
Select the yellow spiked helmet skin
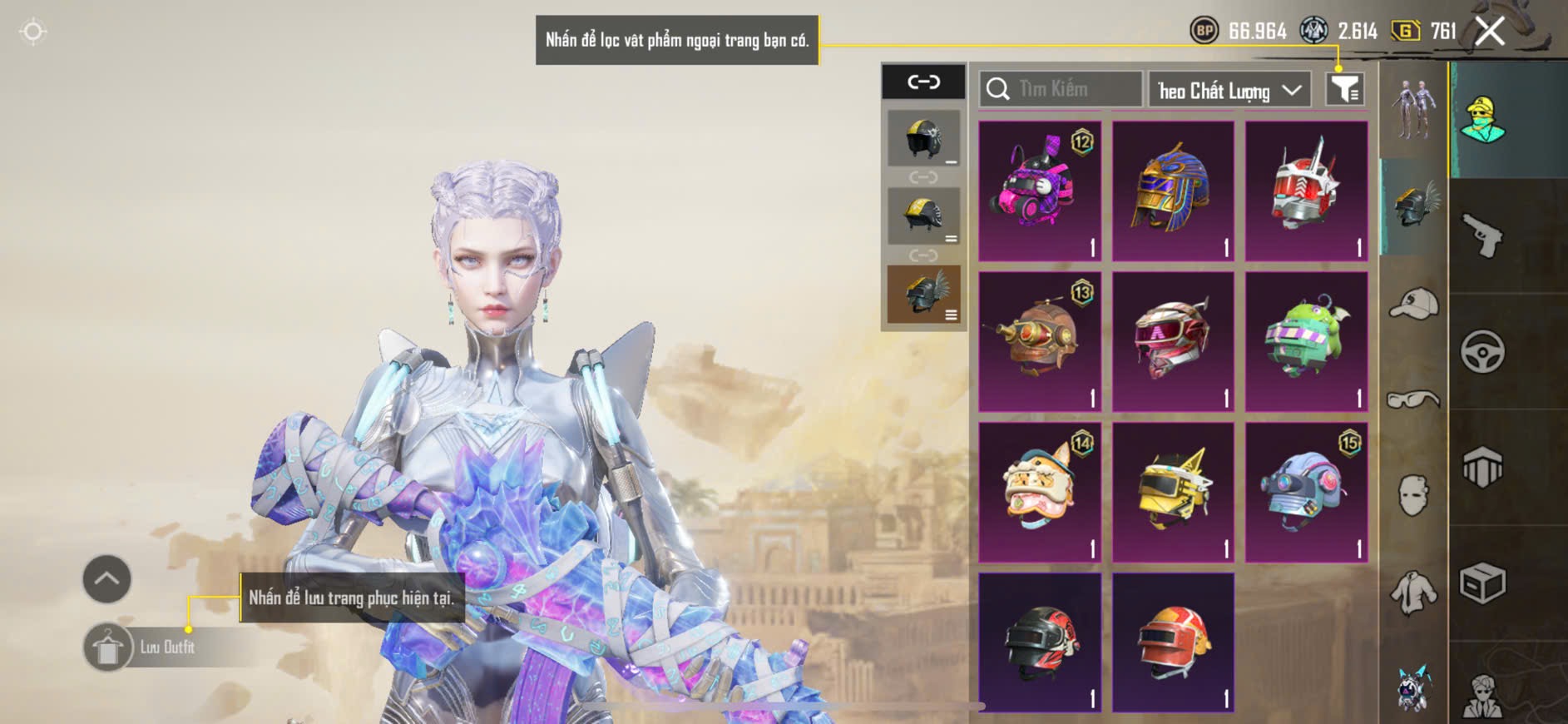[x=1173, y=492]
